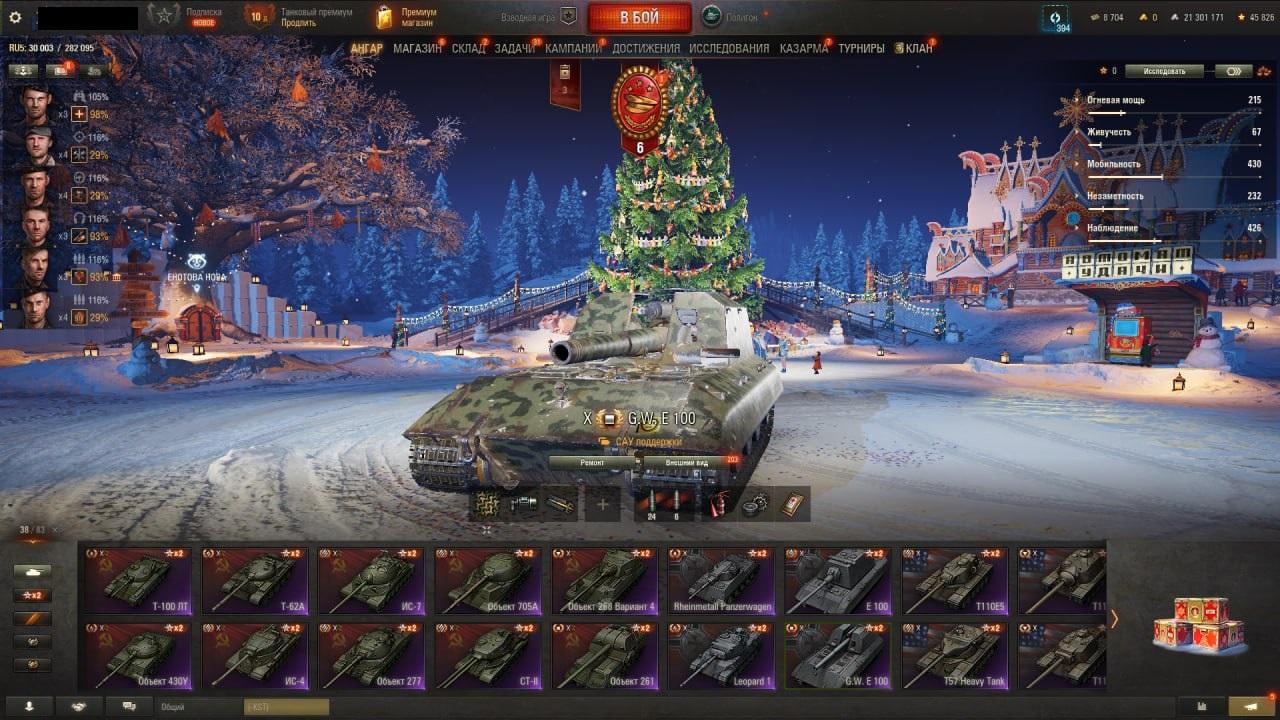
Task: Open the КАМПАНИИ tab
Action: [x=572, y=48]
